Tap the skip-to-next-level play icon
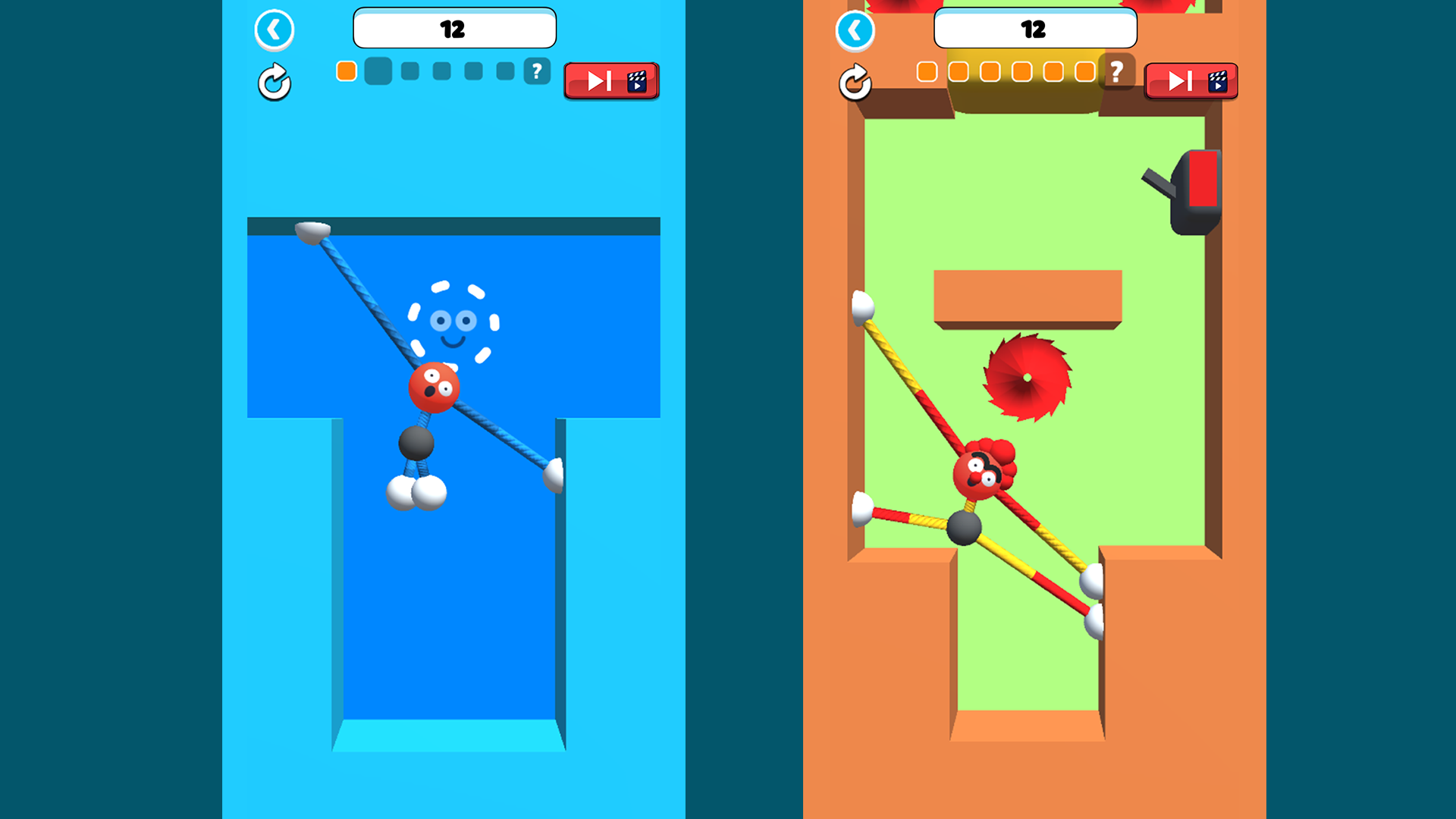 tap(598, 81)
